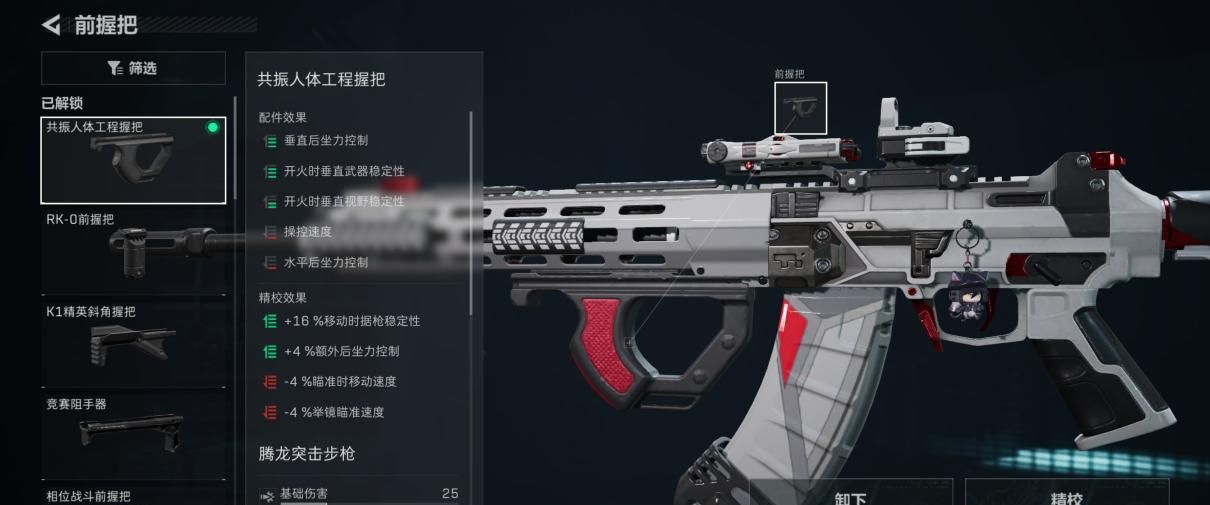The image size is (1210, 505).
Task: Click the 前握把 slot icon above the gun
Action: tap(800, 108)
